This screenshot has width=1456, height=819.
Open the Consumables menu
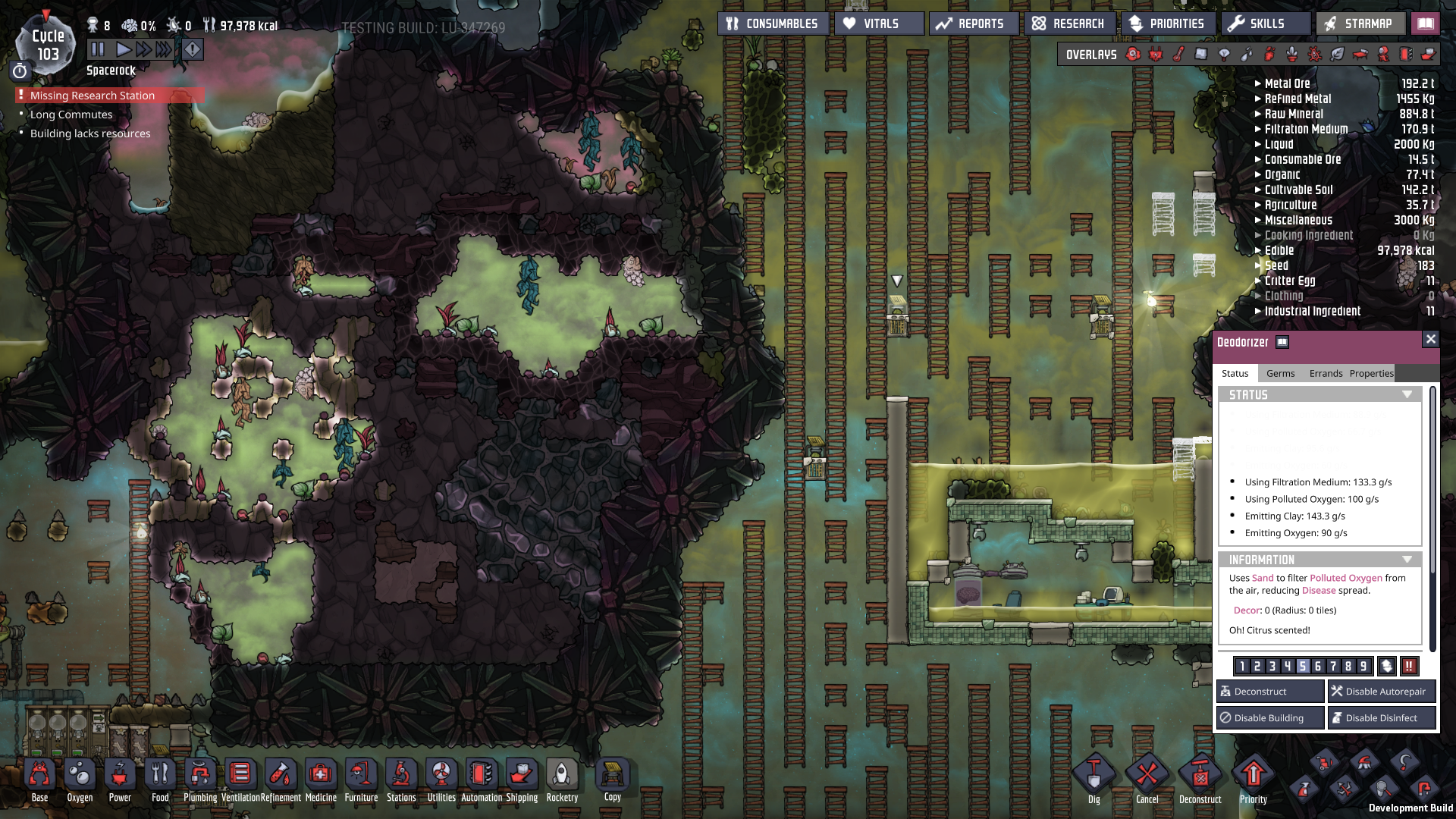click(x=773, y=24)
